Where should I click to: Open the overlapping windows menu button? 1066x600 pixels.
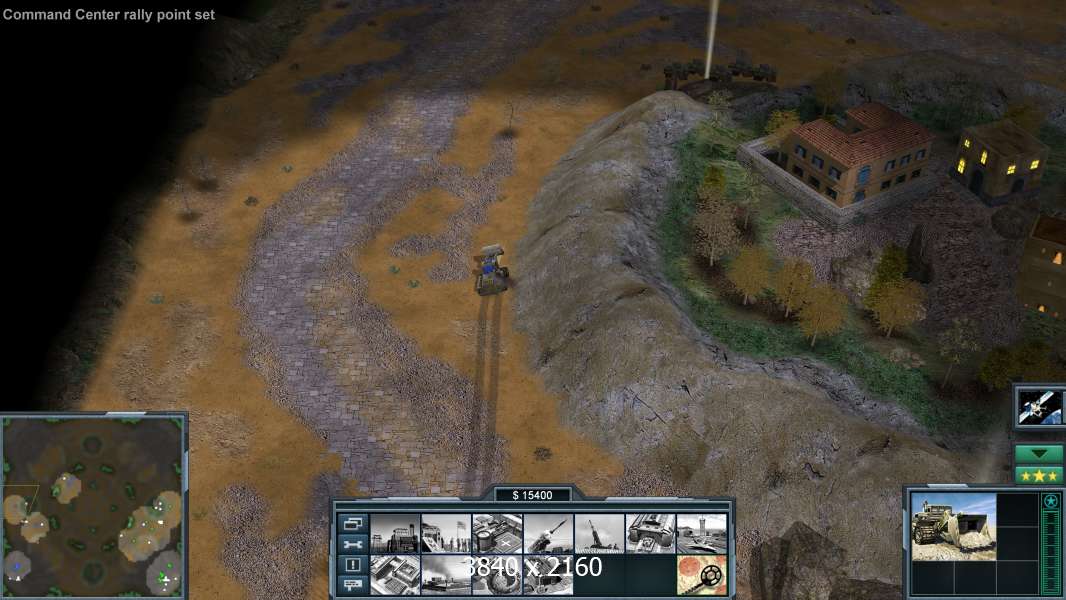pyautogui.click(x=352, y=523)
